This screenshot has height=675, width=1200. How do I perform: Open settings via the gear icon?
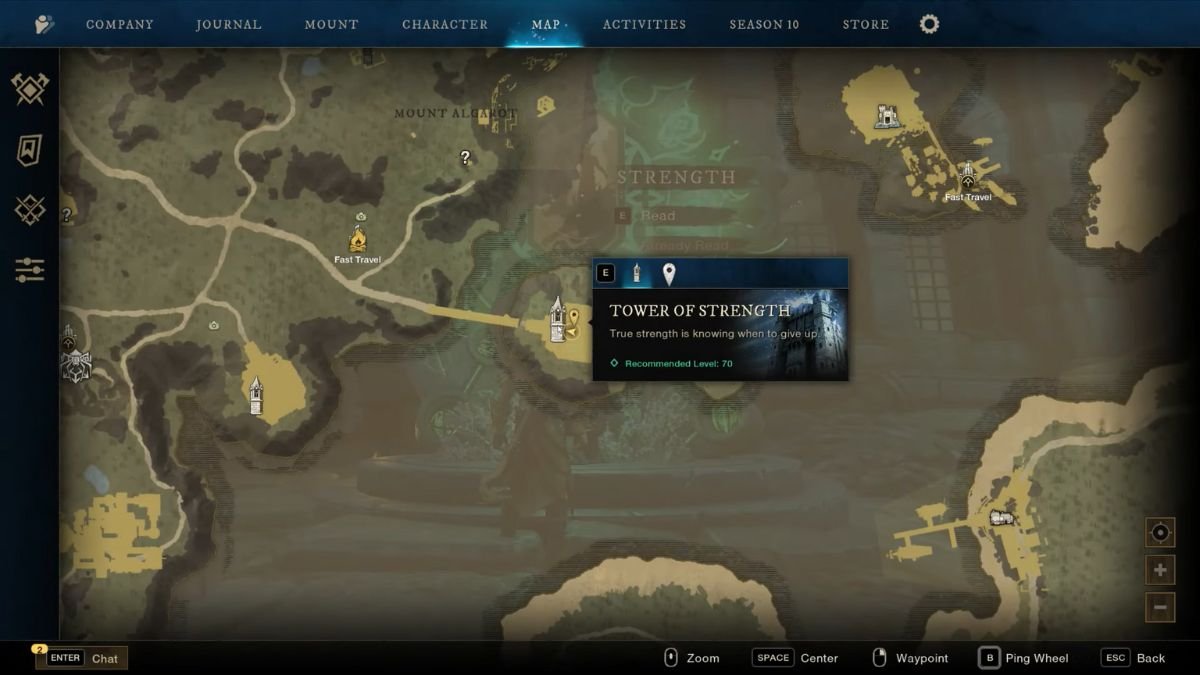click(929, 24)
